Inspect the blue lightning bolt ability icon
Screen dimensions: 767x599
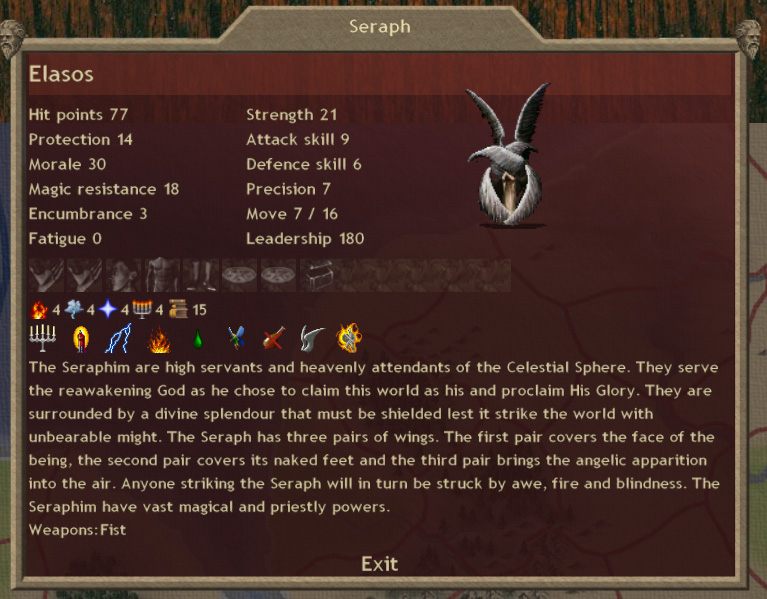(x=120, y=339)
